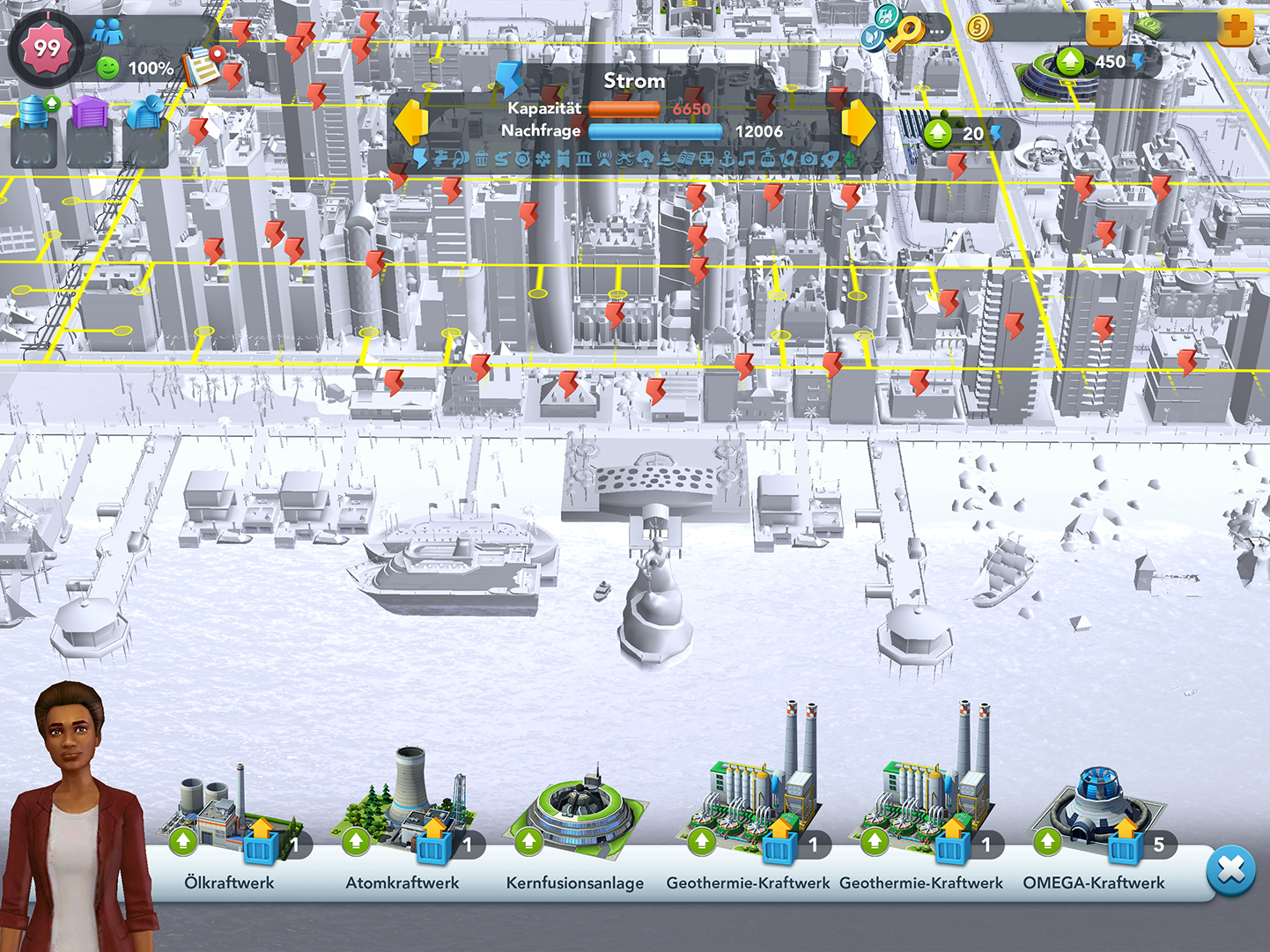Add SimCash with the green cash plus button
Image resolution: width=1270 pixels, height=952 pixels.
pos(1236,28)
